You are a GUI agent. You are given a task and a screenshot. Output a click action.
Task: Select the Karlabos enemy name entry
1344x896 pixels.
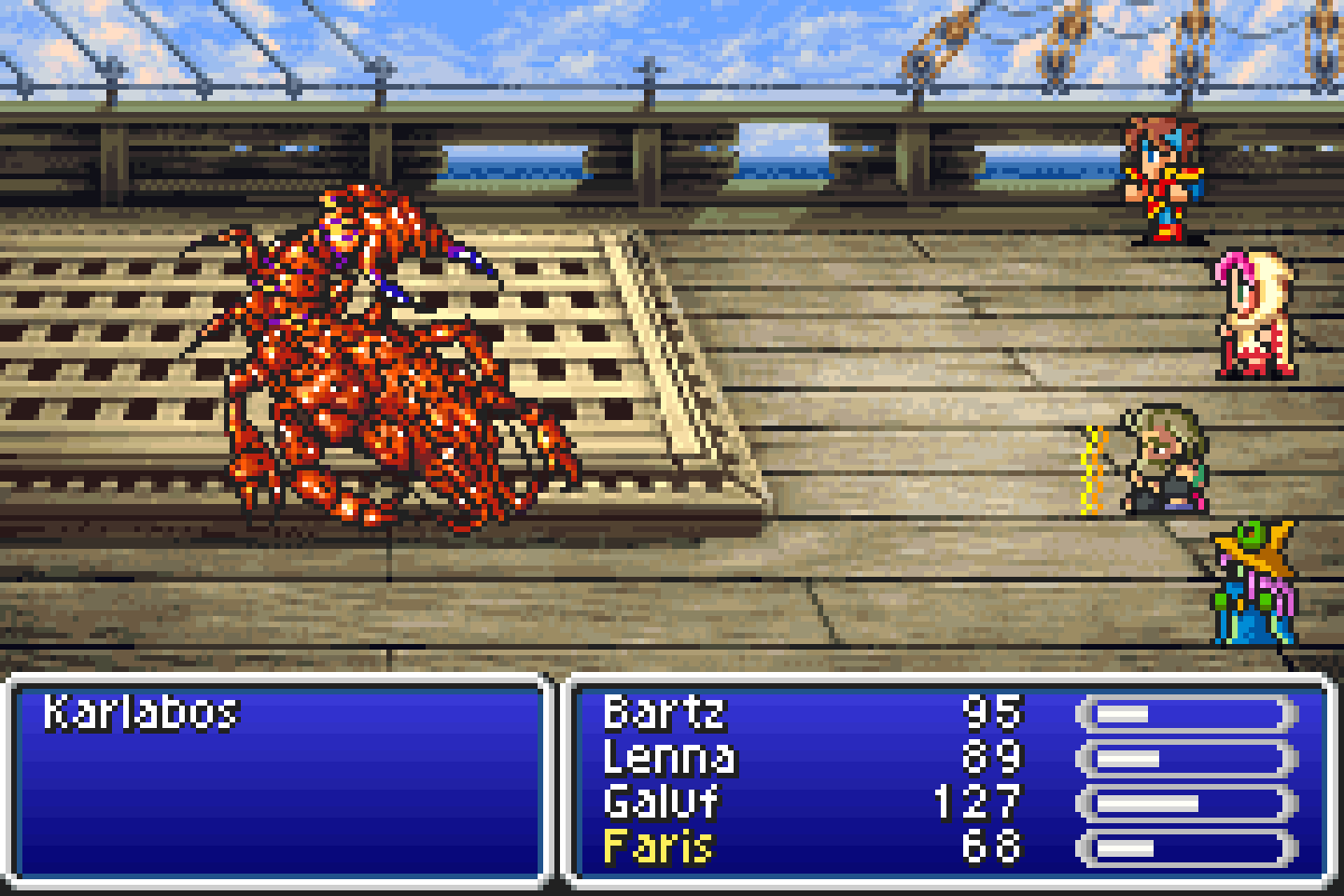pos(142,713)
